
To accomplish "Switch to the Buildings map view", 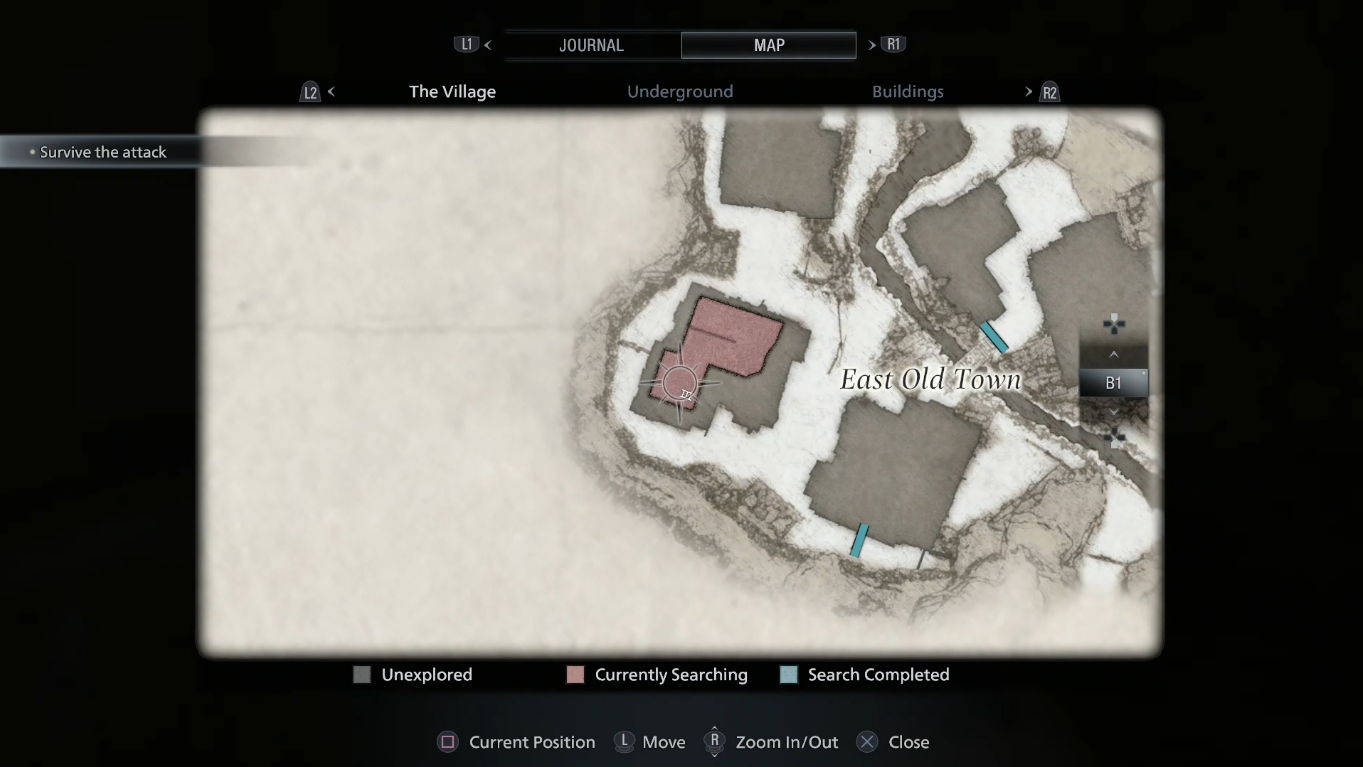I will (x=907, y=91).
